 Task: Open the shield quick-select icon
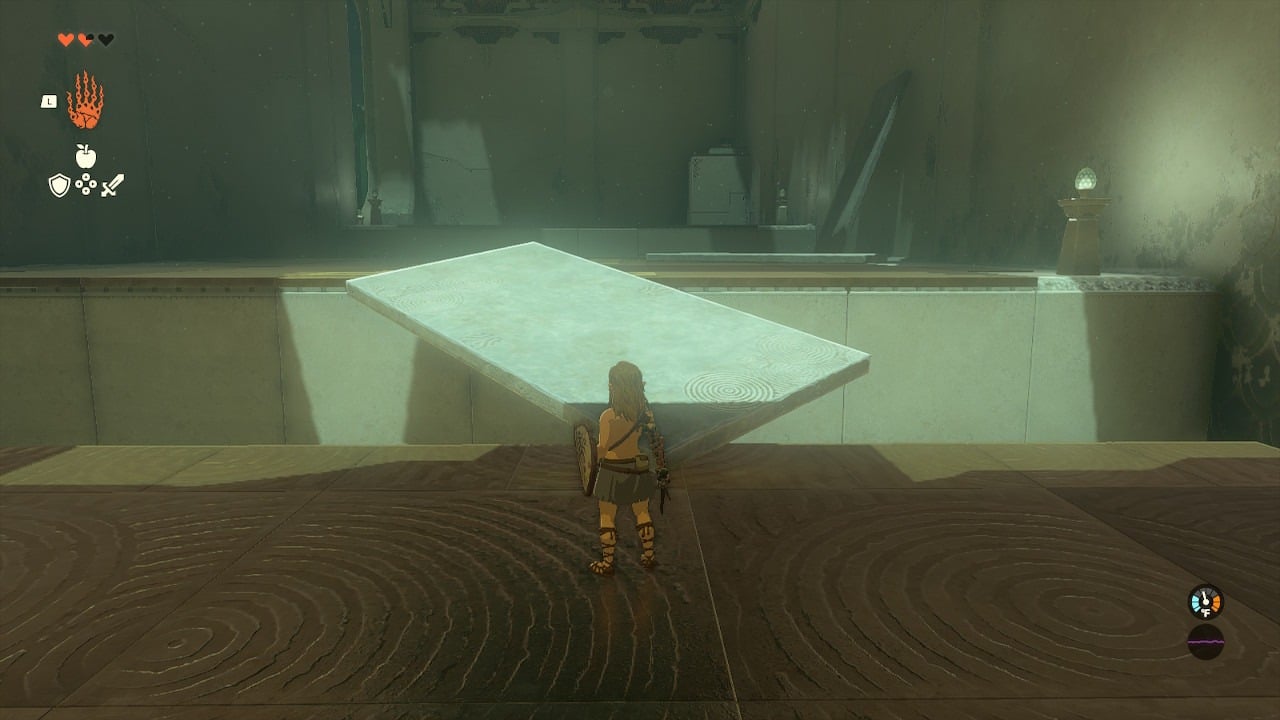pyautogui.click(x=59, y=185)
